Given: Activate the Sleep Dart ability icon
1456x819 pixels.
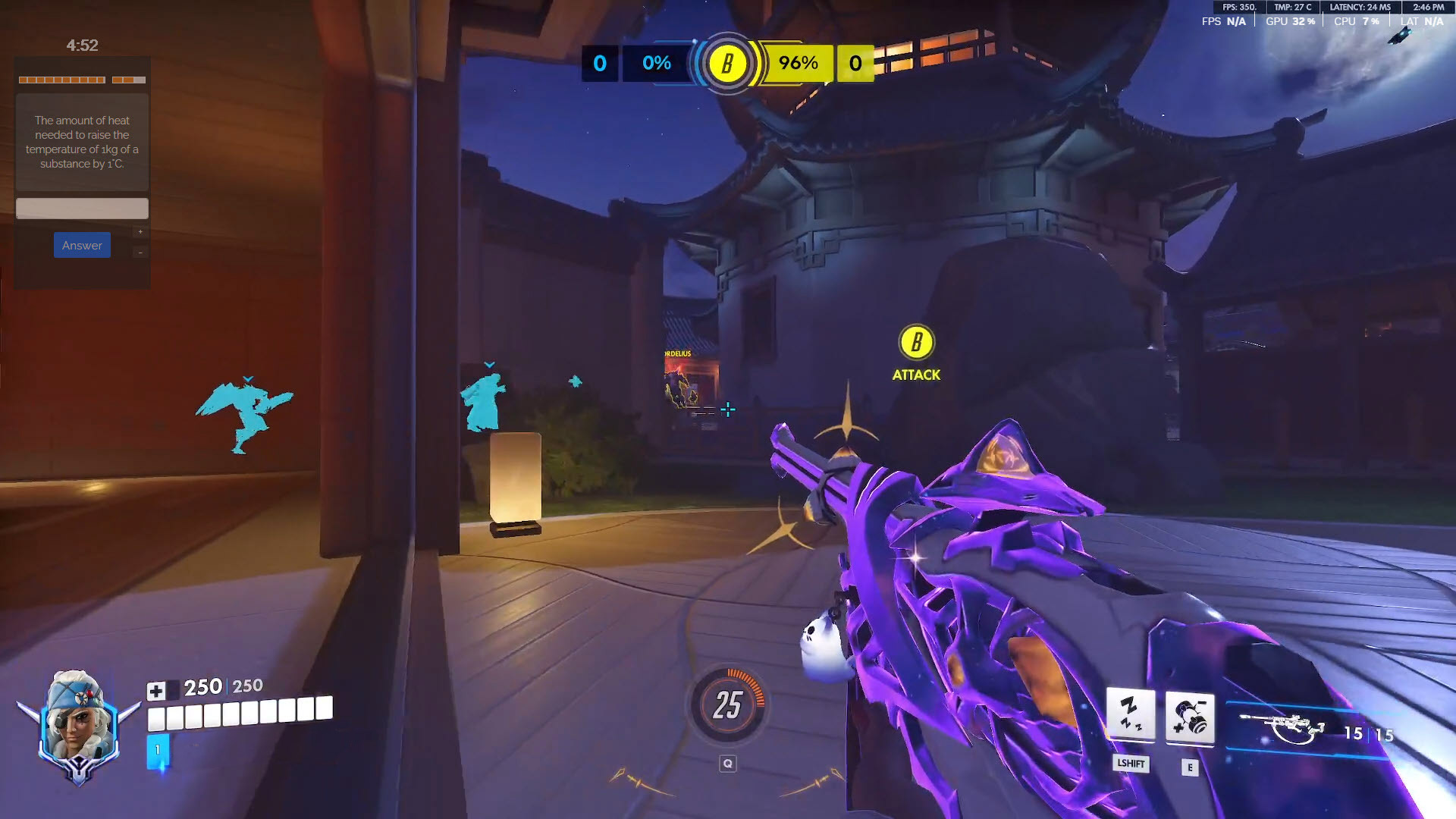Looking at the screenshot, I should click(1130, 714).
